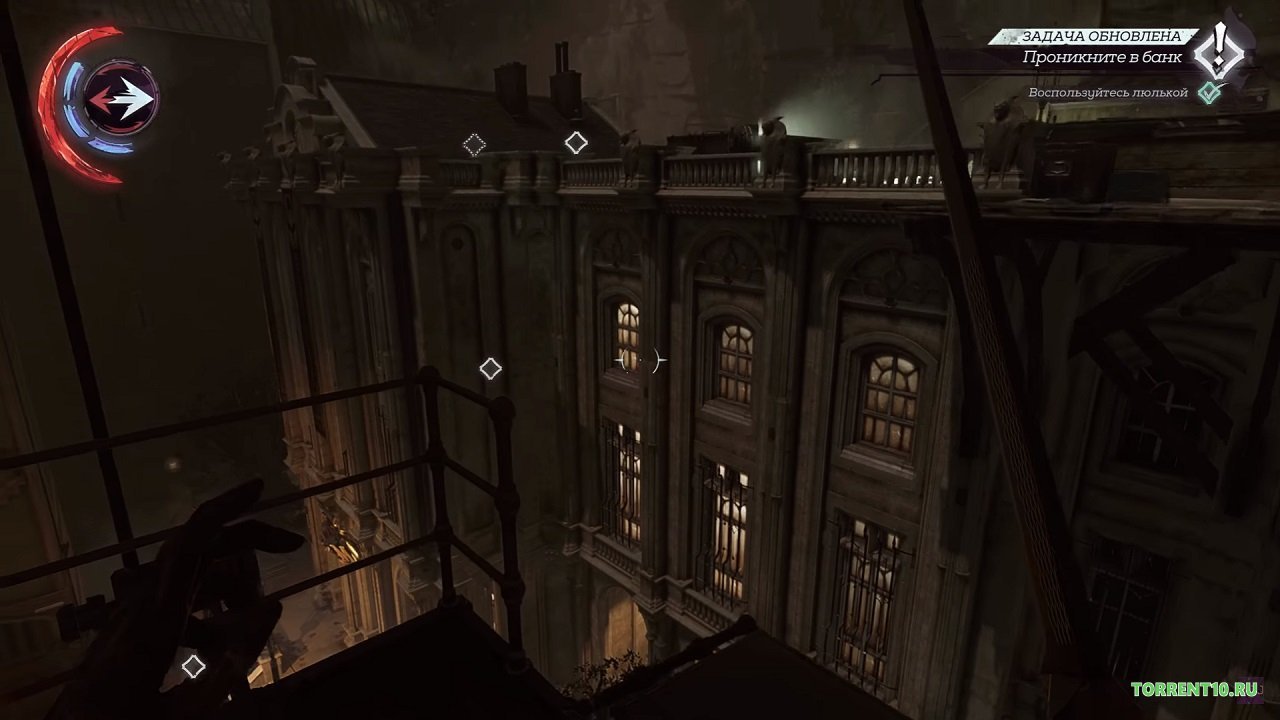Click the diamond loot marker near the rooftop chimney
1280x720 pixels.
click(x=575, y=141)
